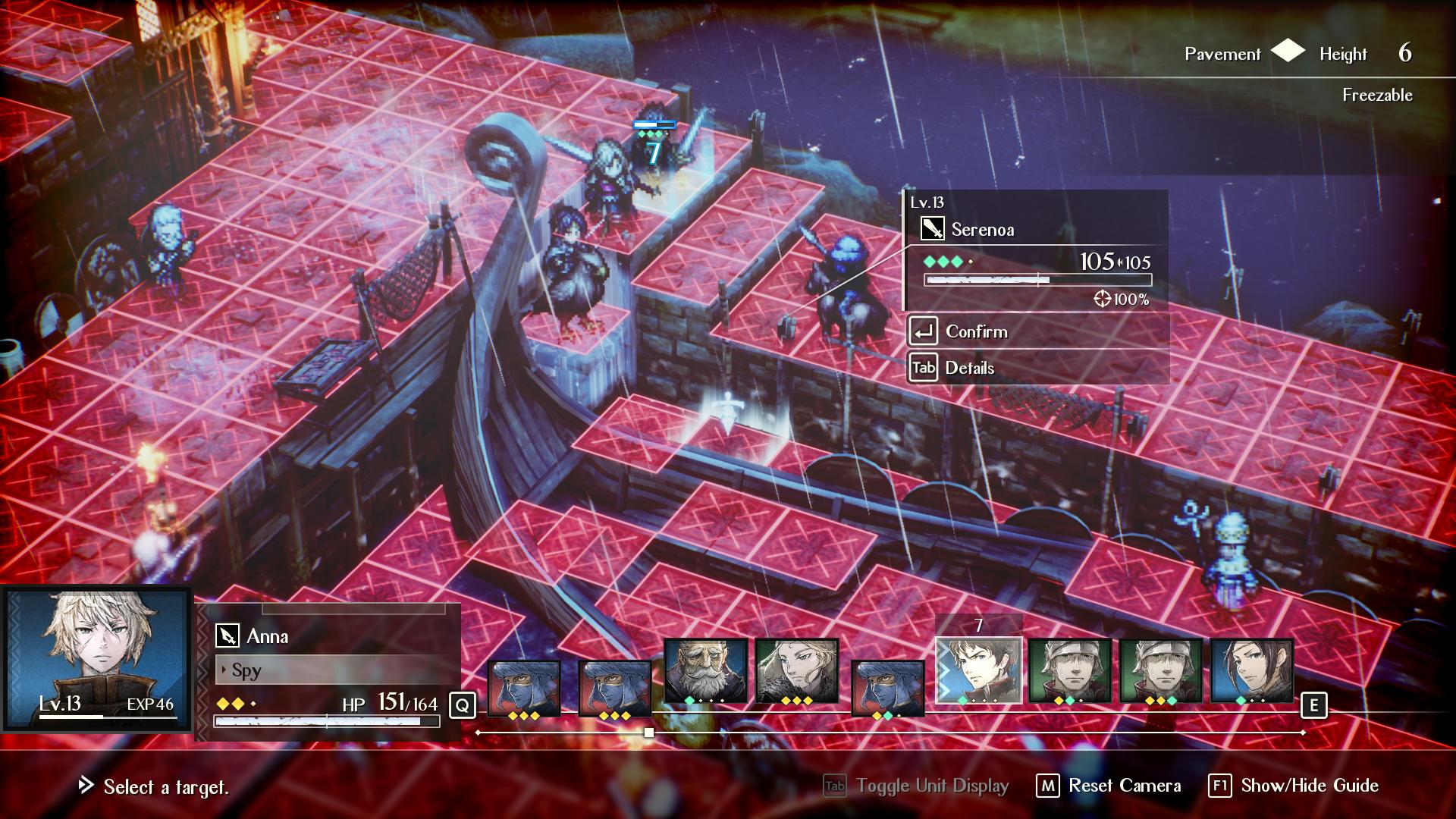Reset Camera from the bottom guide bar
The image size is (1456, 819).
point(1124,786)
